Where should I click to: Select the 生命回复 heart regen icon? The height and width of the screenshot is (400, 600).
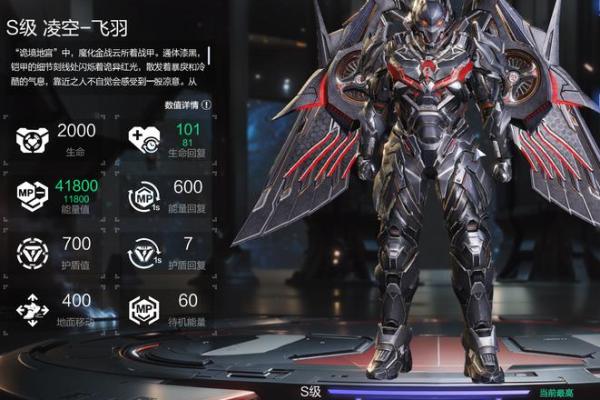click(x=144, y=140)
